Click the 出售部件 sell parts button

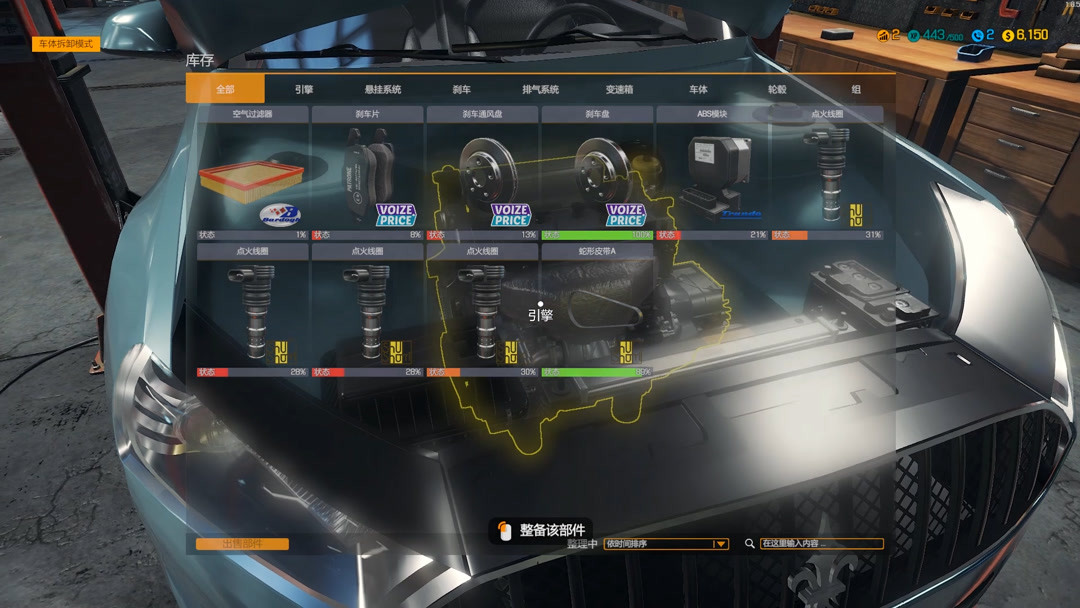tap(242, 544)
